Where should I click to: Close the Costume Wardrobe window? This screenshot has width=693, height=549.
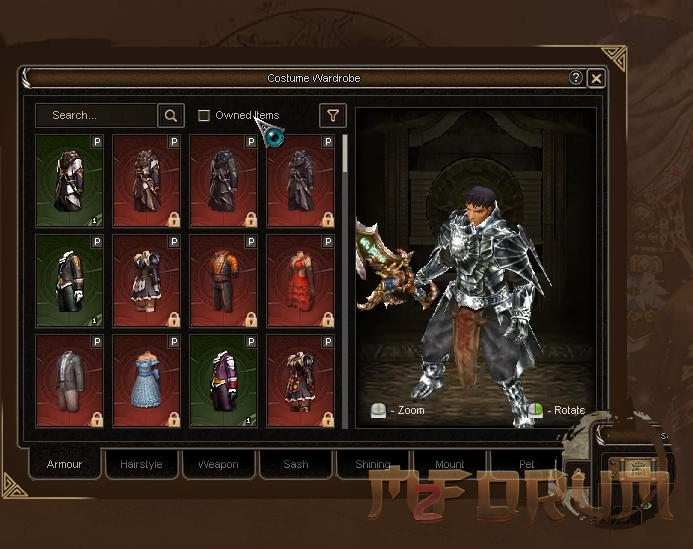596,78
